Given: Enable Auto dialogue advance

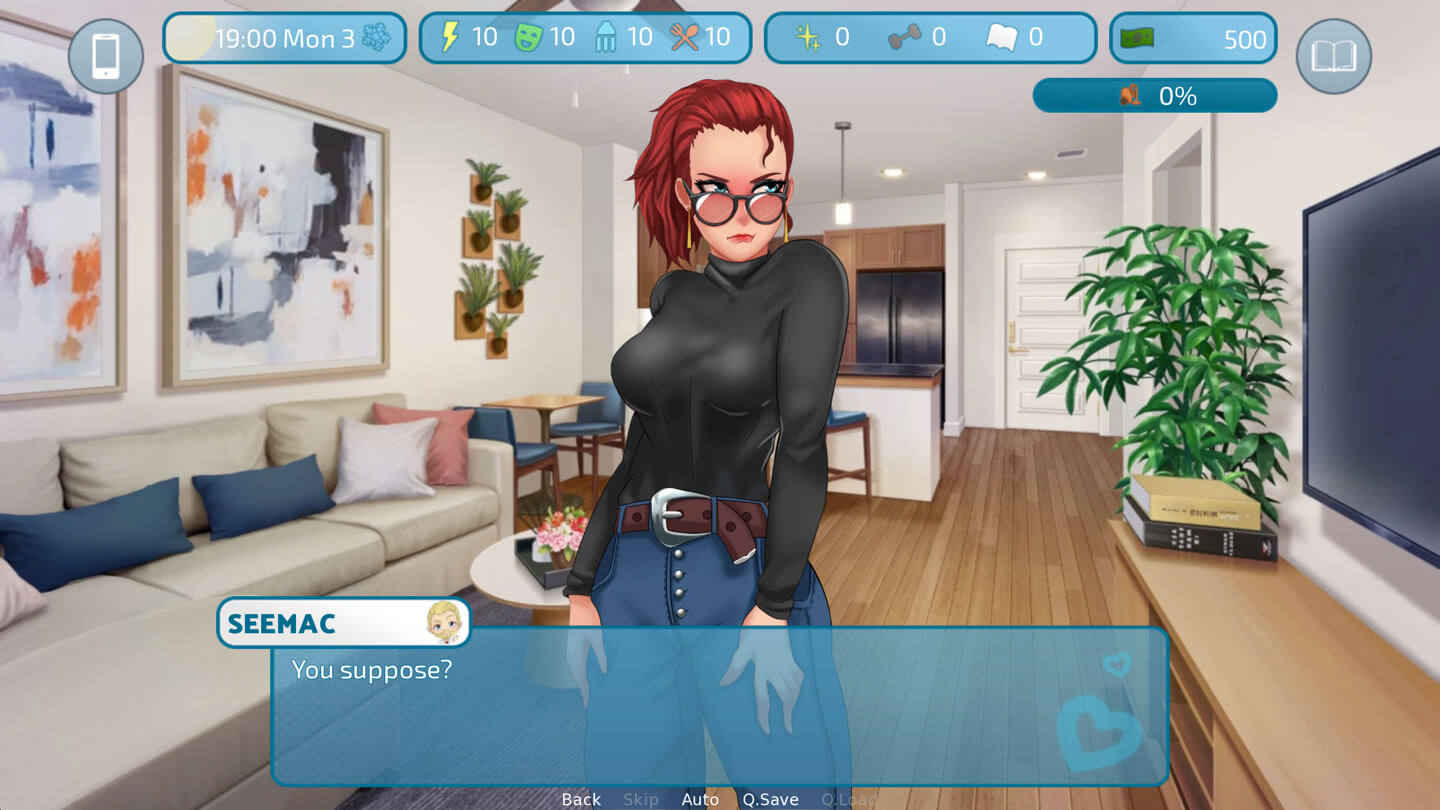Looking at the screenshot, I should [x=700, y=799].
